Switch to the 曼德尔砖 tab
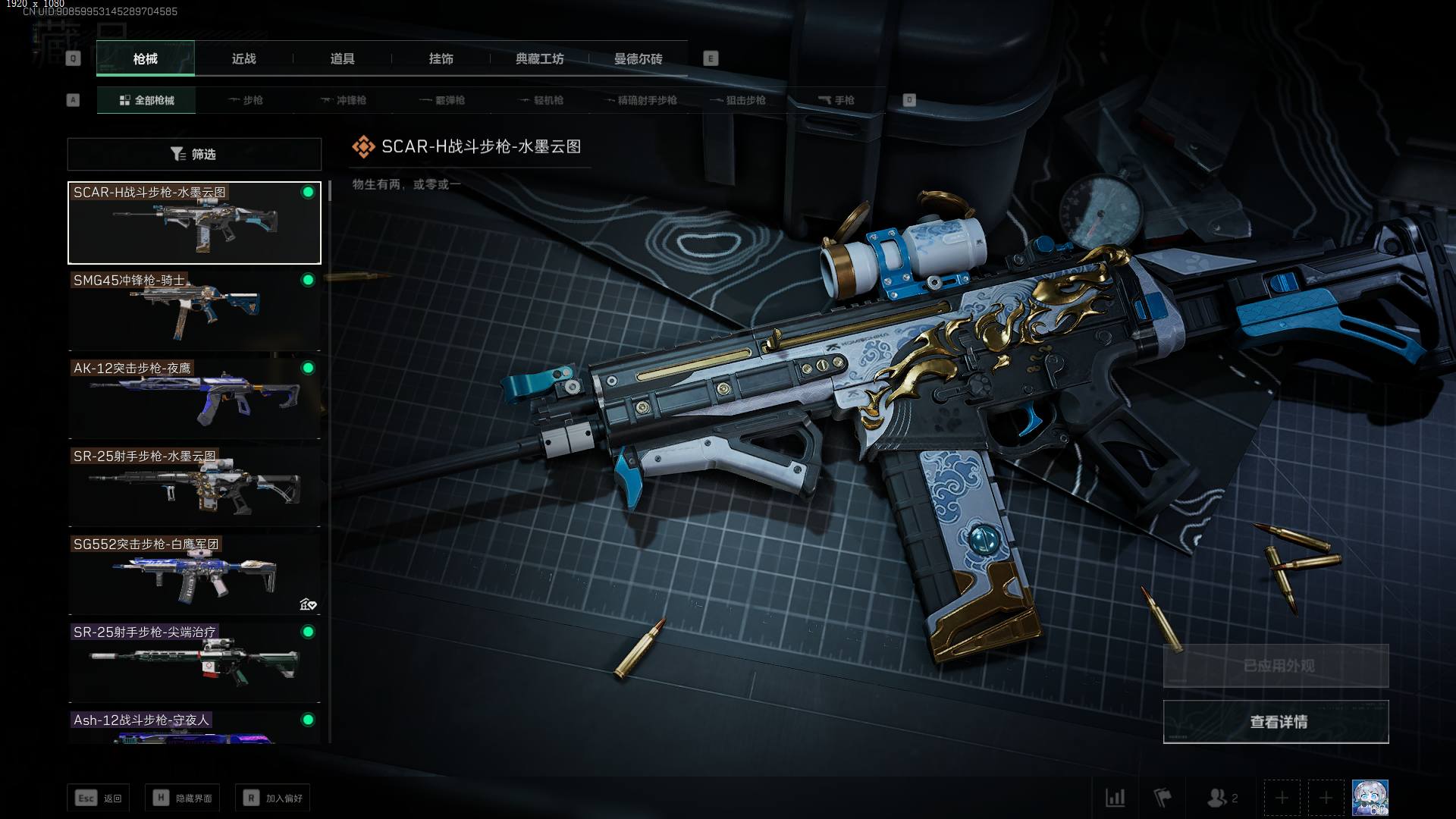This screenshot has height=819, width=1456. coord(638,59)
